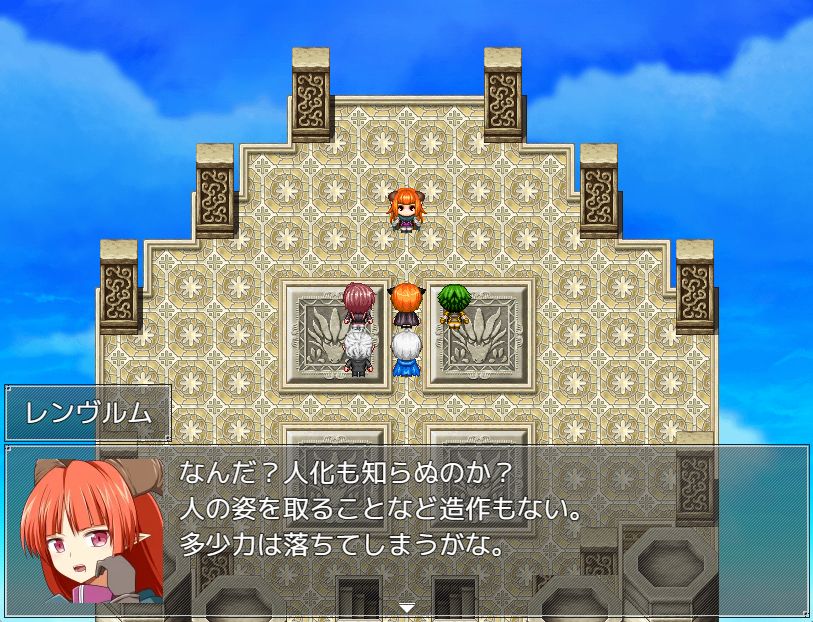Advance dialogue with the white arrow indicator

click(406, 606)
